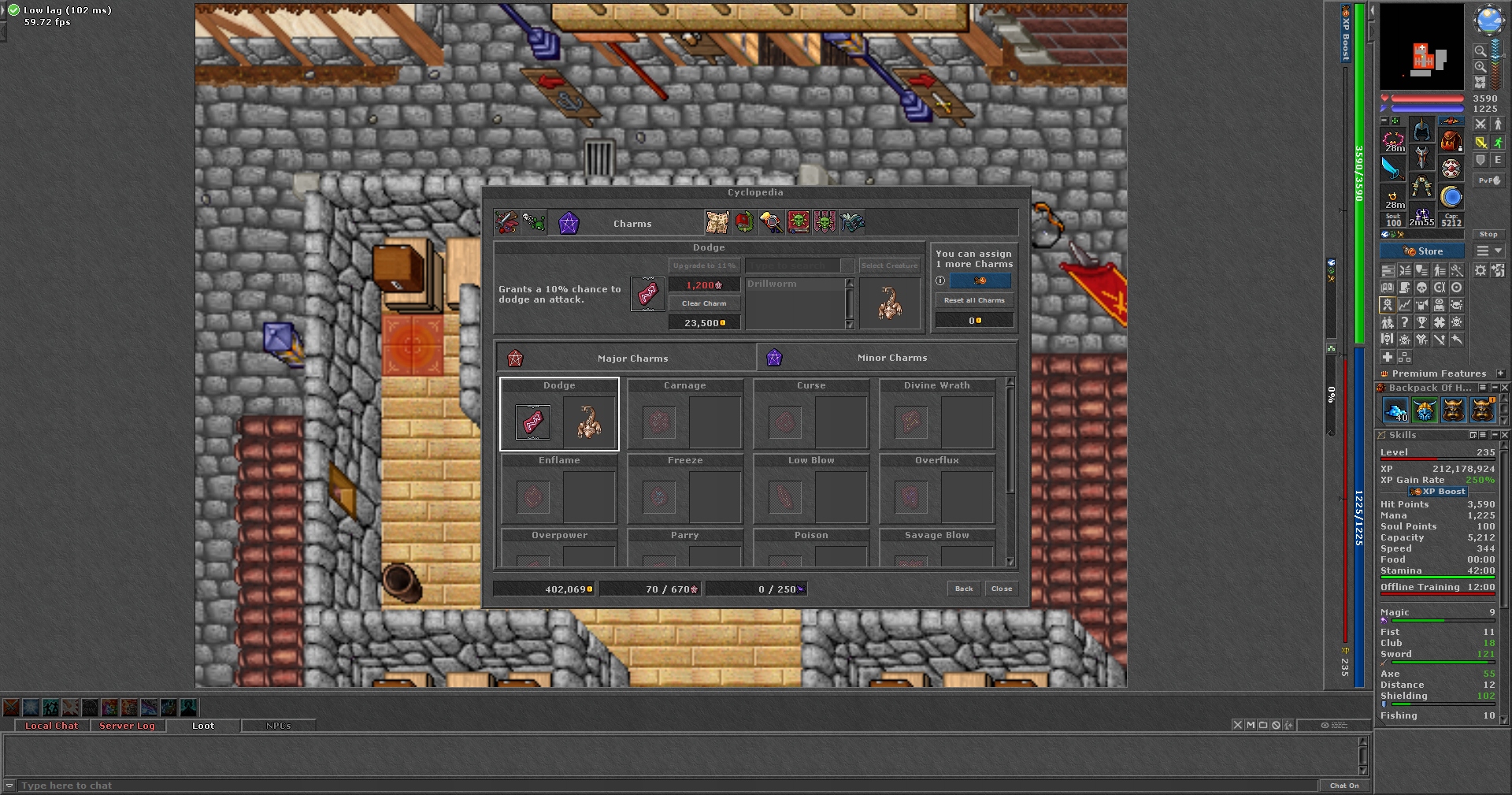Toggle the Chat On button

tap(1343, 786)
